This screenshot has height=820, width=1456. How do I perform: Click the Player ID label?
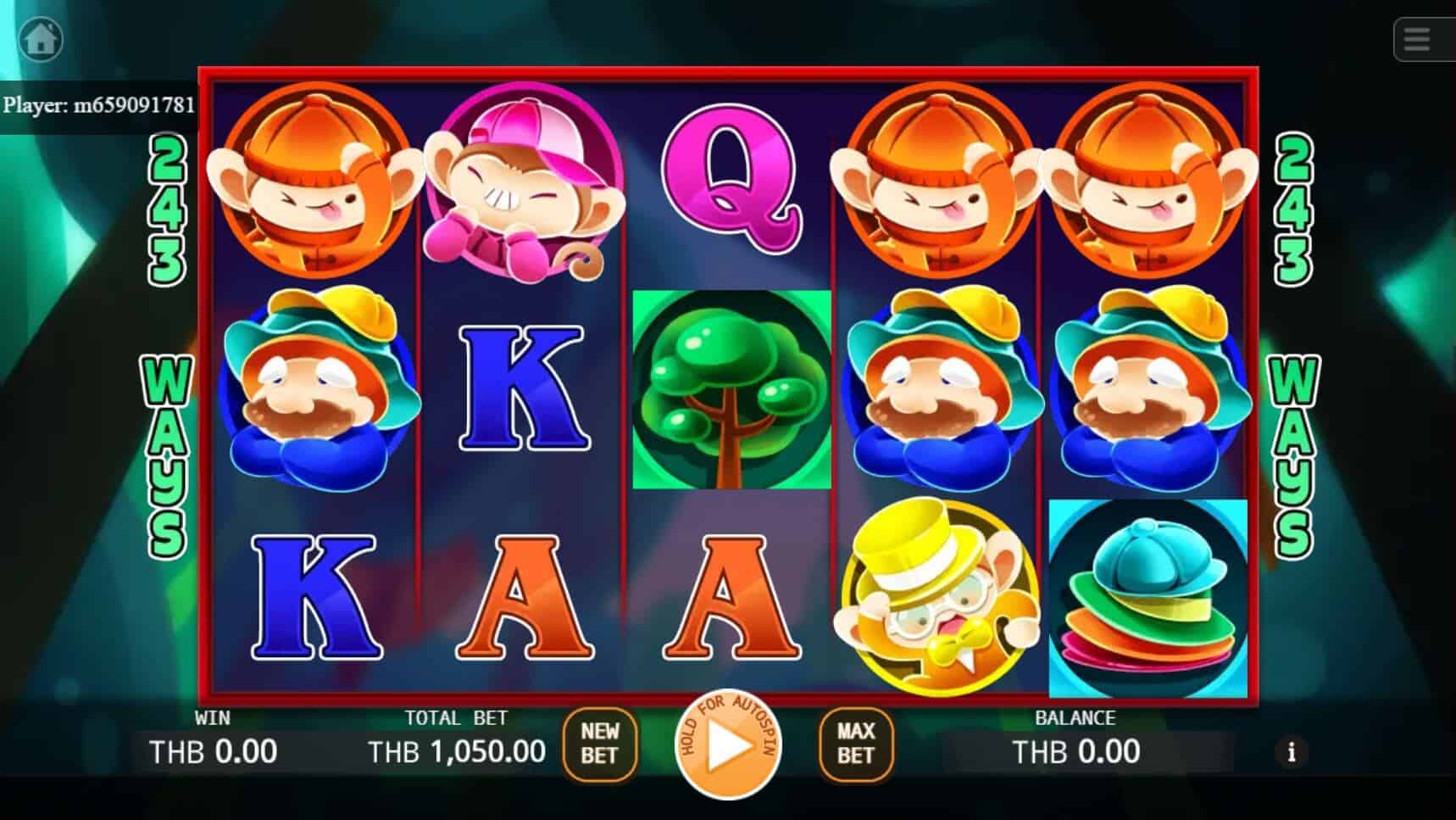coord(99,106)
